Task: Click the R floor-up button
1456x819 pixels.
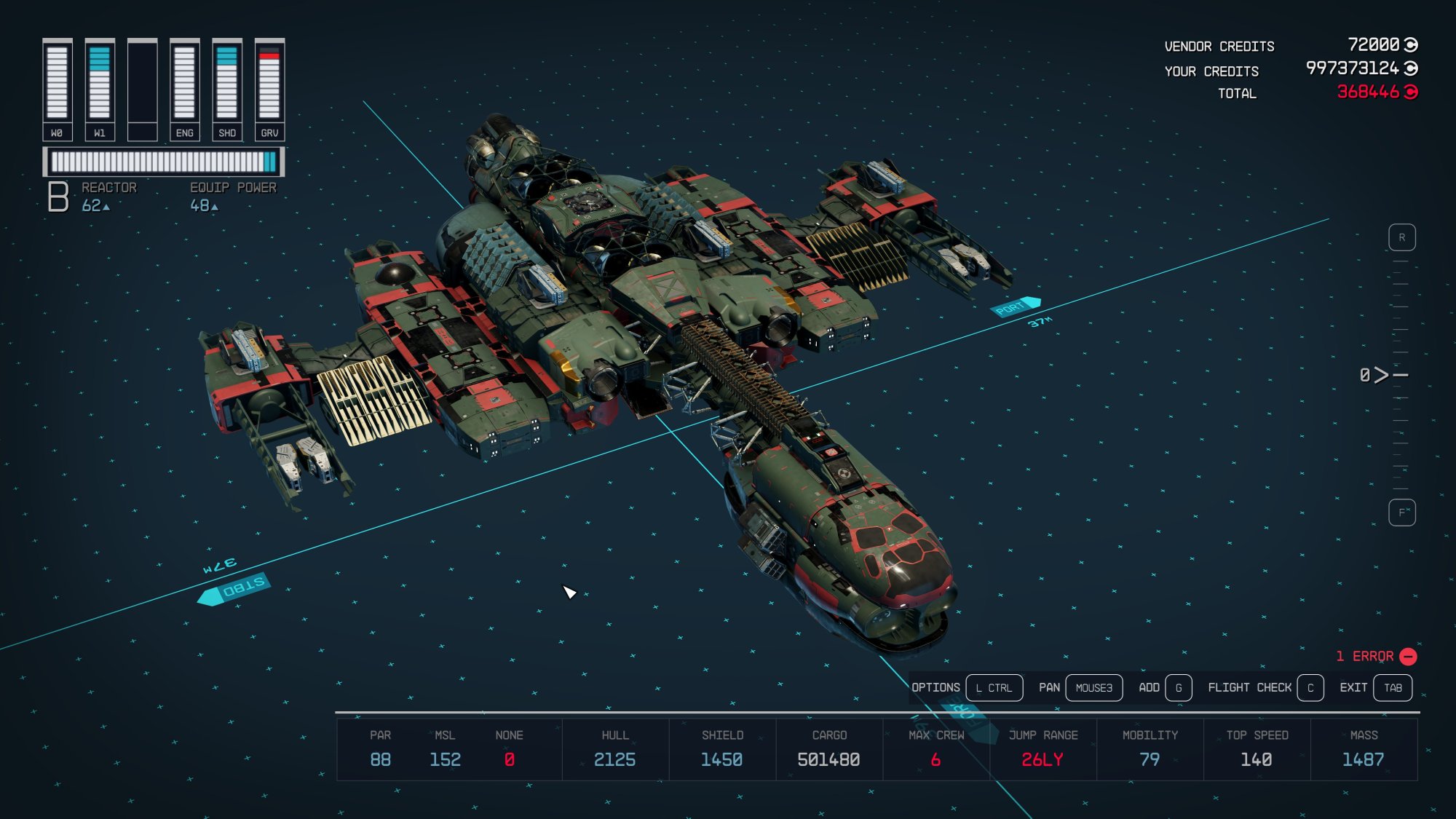Action: tap(1401, 238)
